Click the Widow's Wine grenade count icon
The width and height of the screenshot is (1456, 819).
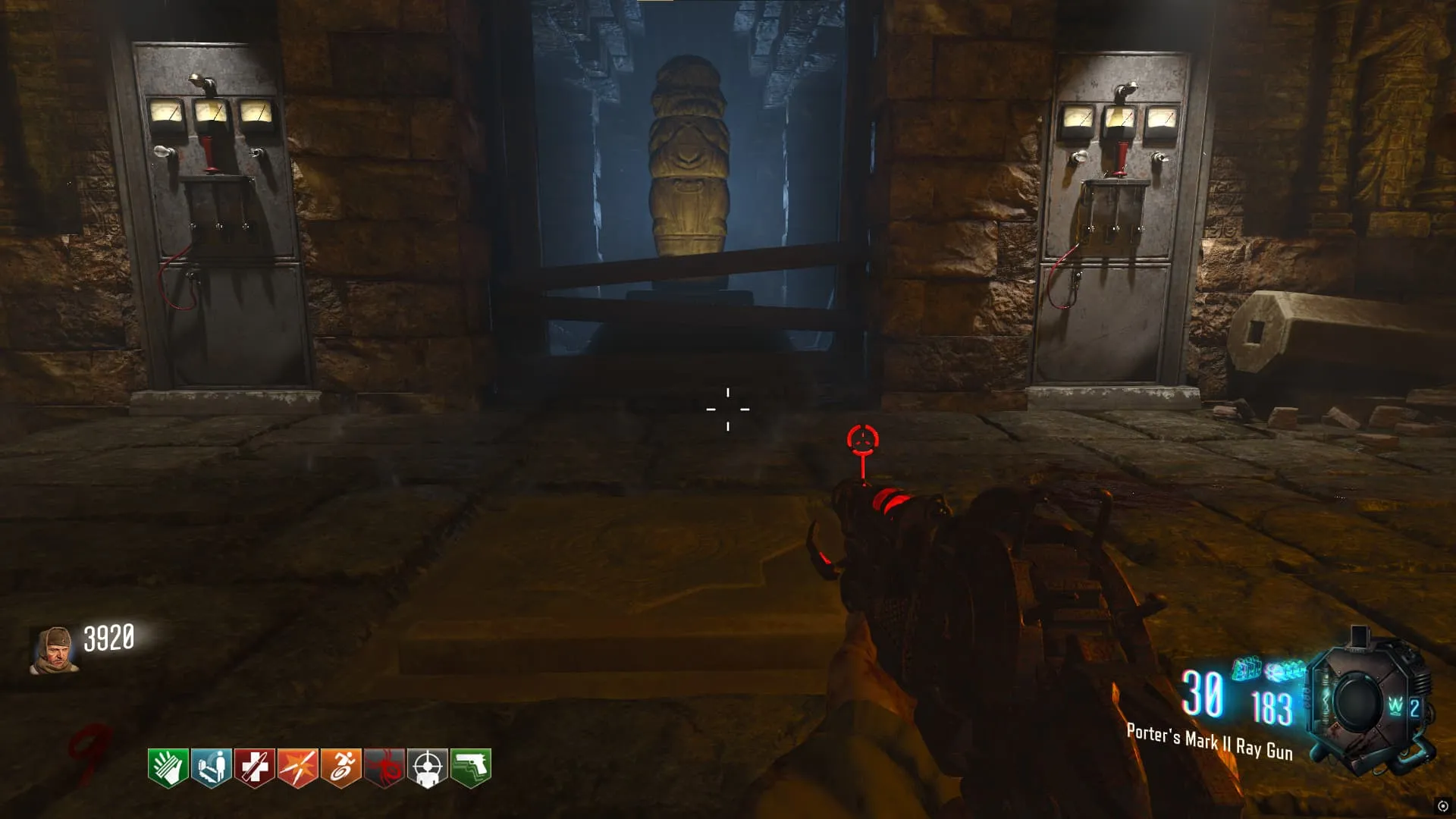pyautogui.click(x=1403, y=708)
